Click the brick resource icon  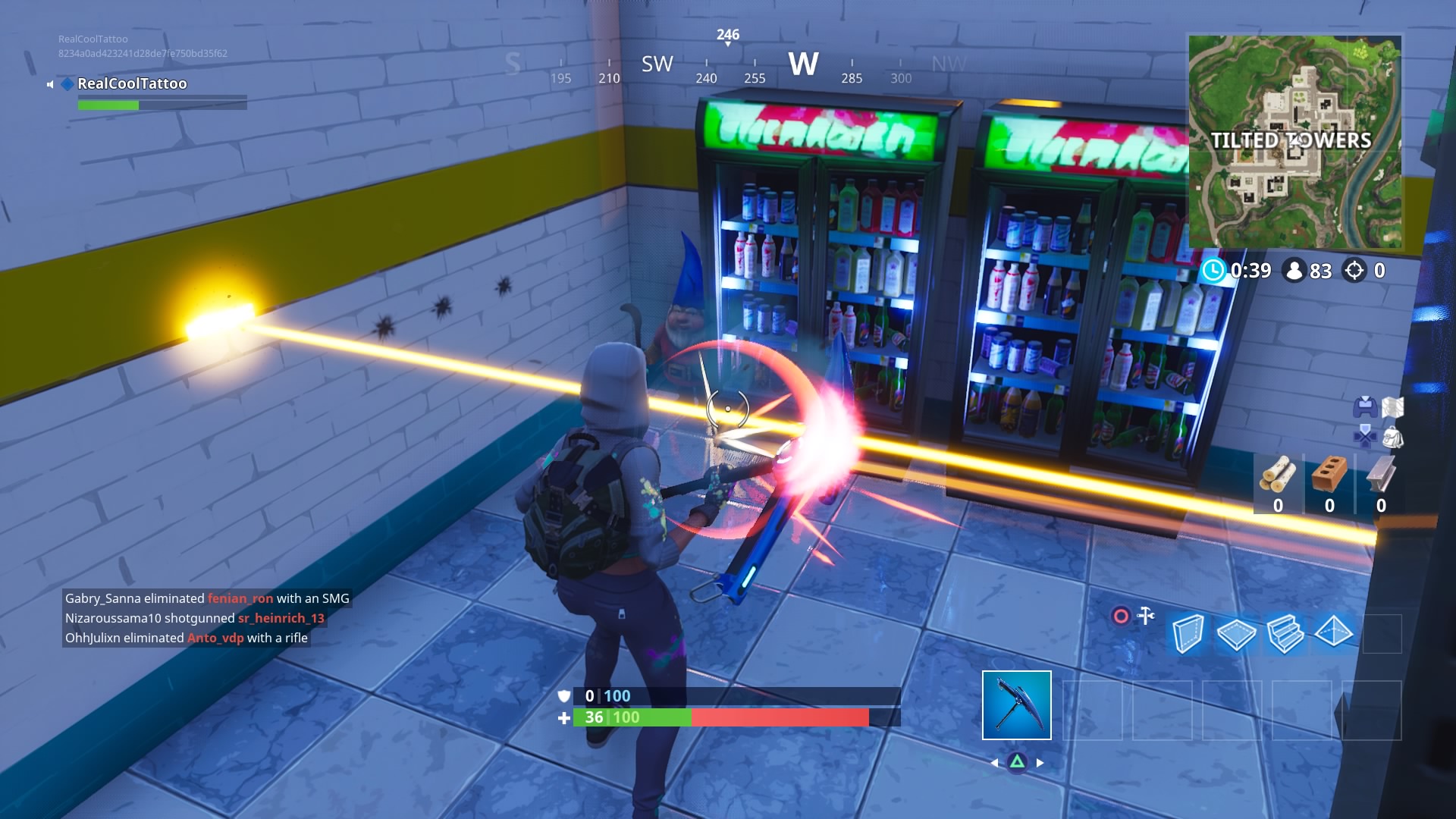[1329, 473]
